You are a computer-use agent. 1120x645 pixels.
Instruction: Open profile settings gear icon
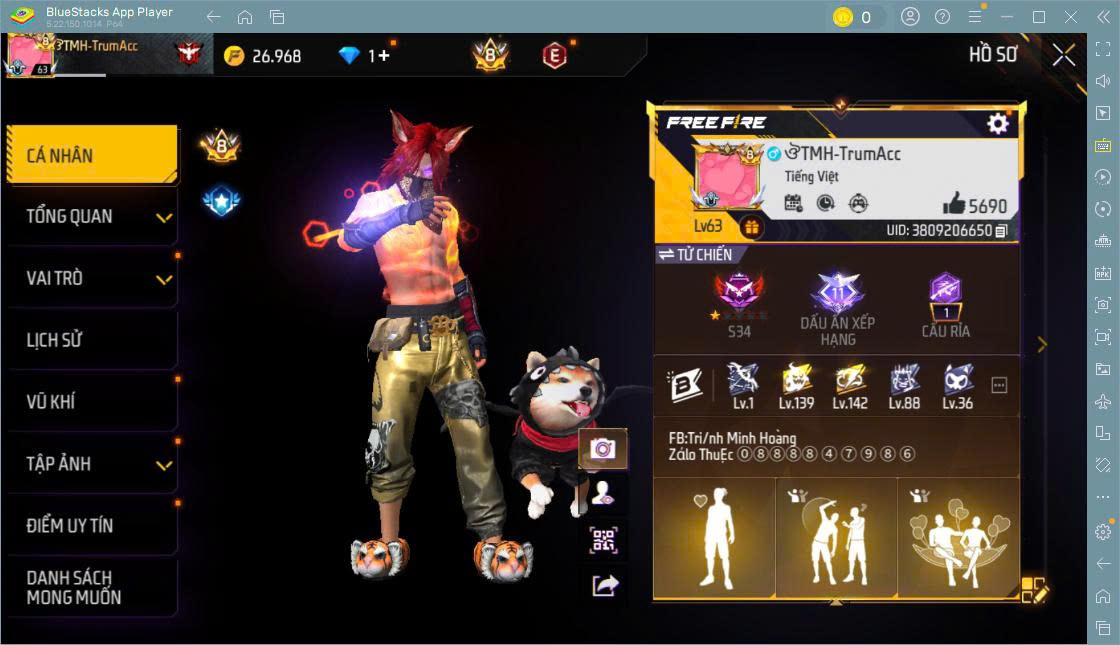(997, 123)
